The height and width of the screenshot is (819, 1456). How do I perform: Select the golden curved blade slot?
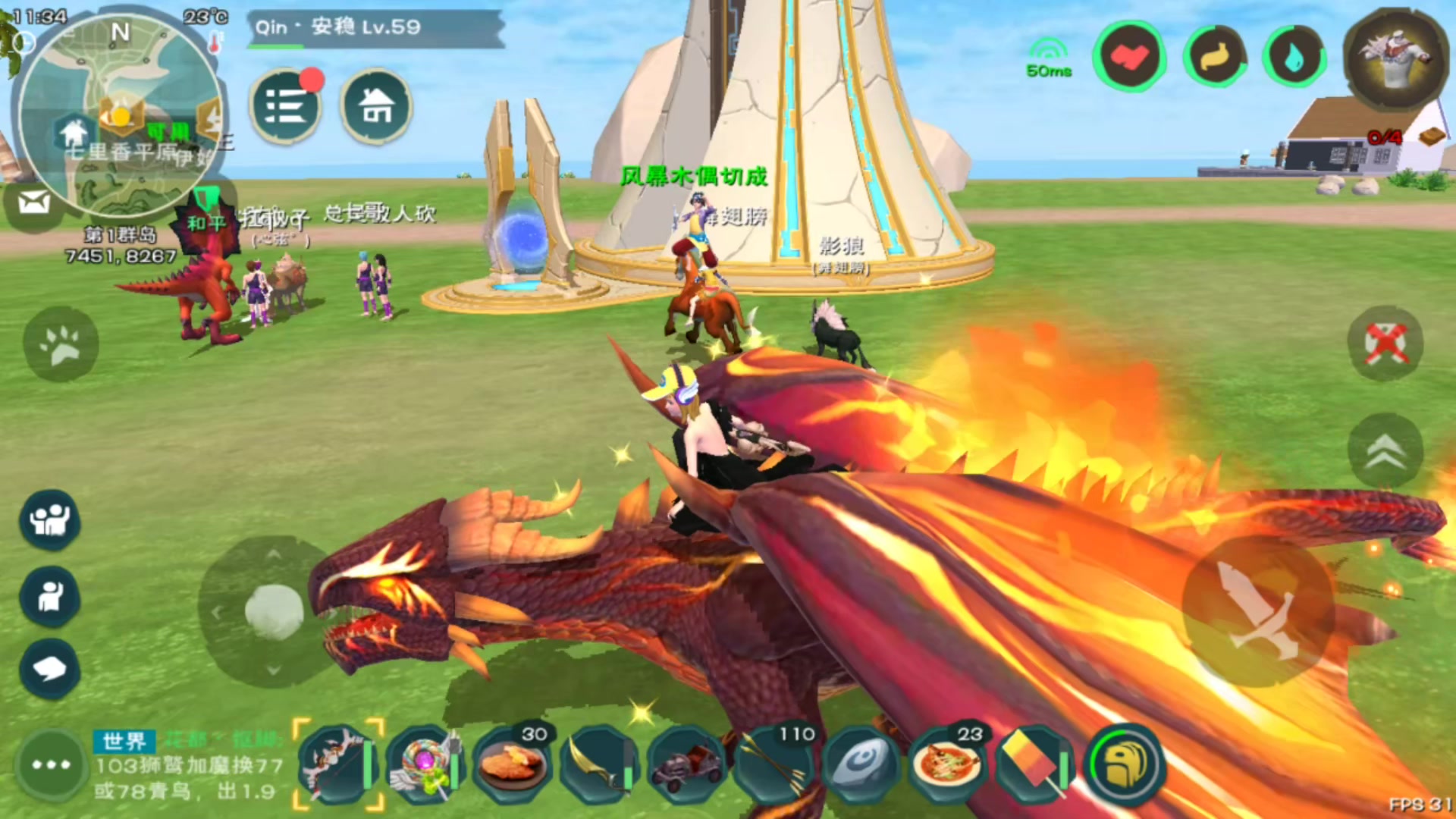pyautogui.click(x=601, y=764)
